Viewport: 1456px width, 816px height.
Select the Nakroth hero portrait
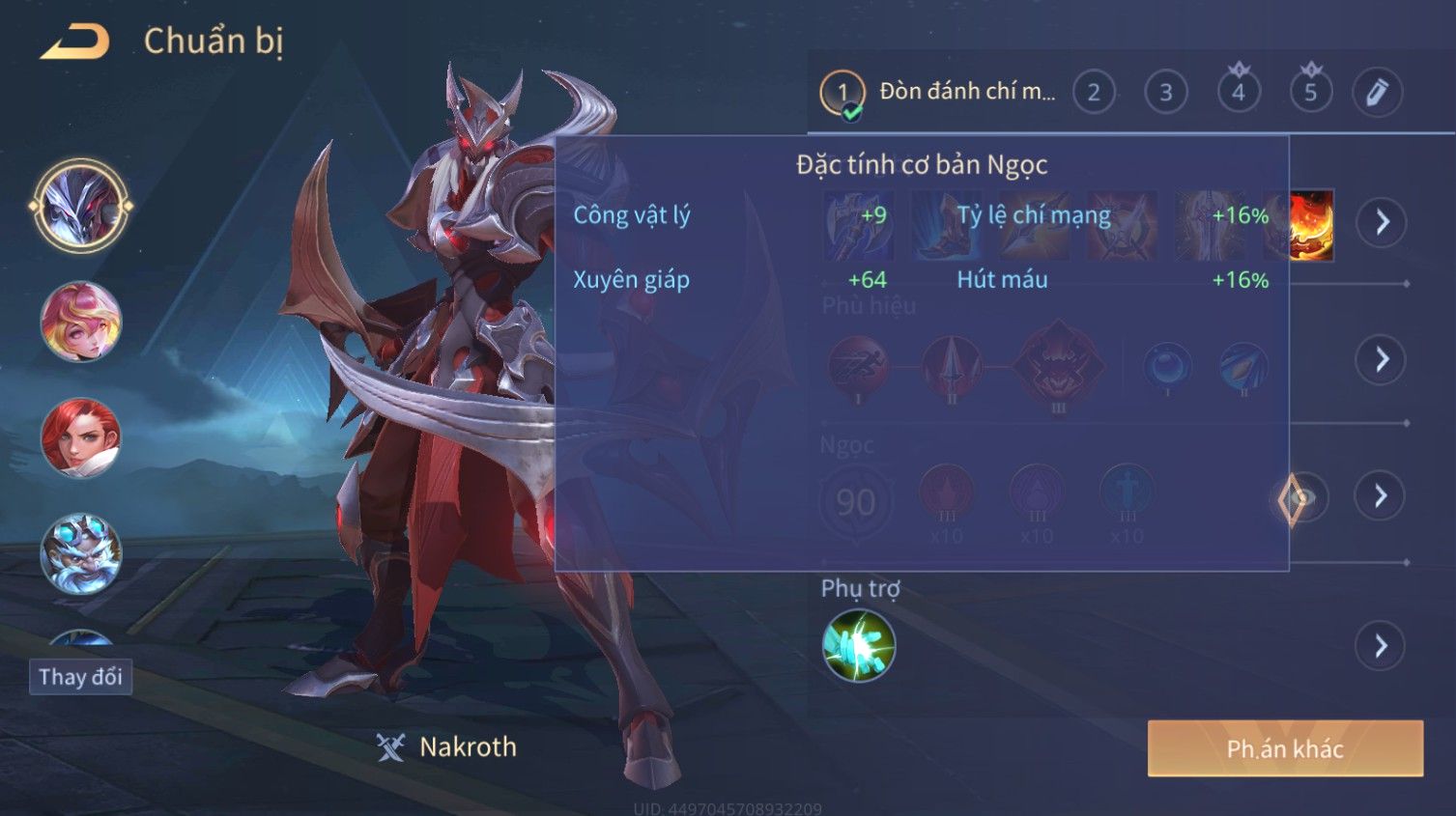point(81,206)
